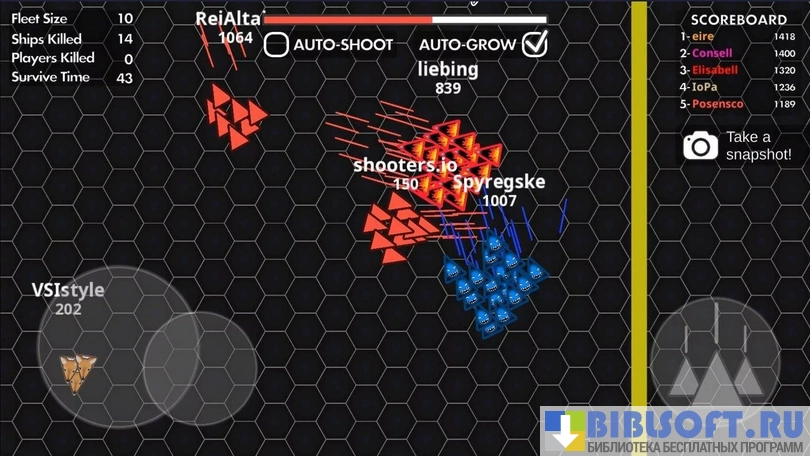Select Posensco's row on the scoreboard

737,104
